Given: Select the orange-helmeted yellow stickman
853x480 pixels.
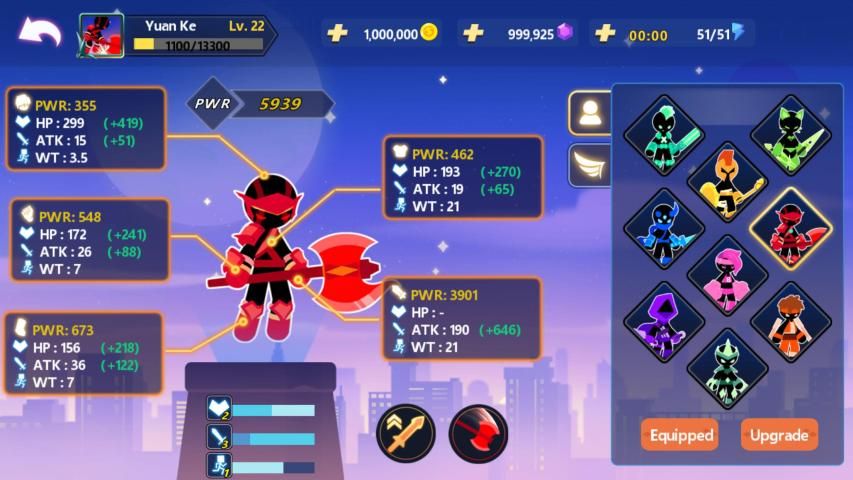Looking at the screenshot, I should click(x=728, y=182).
